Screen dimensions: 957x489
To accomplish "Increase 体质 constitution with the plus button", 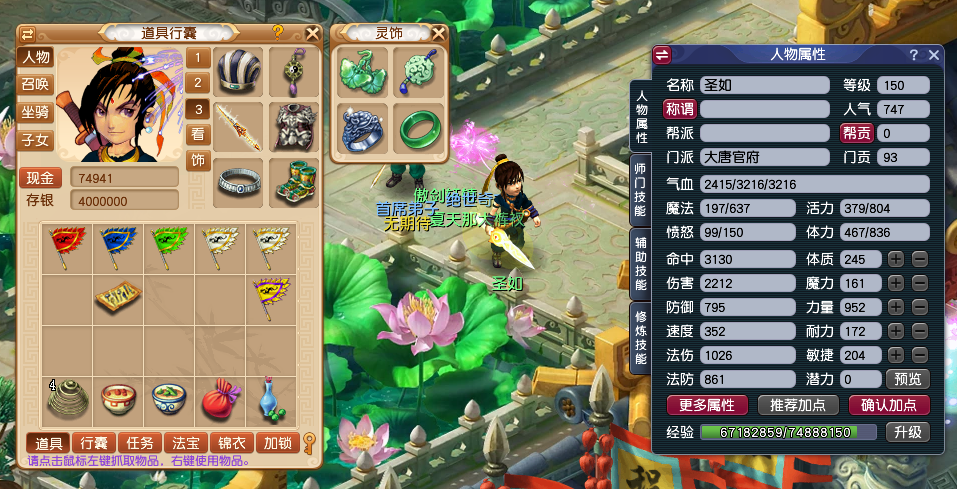I will pos(896,259).
